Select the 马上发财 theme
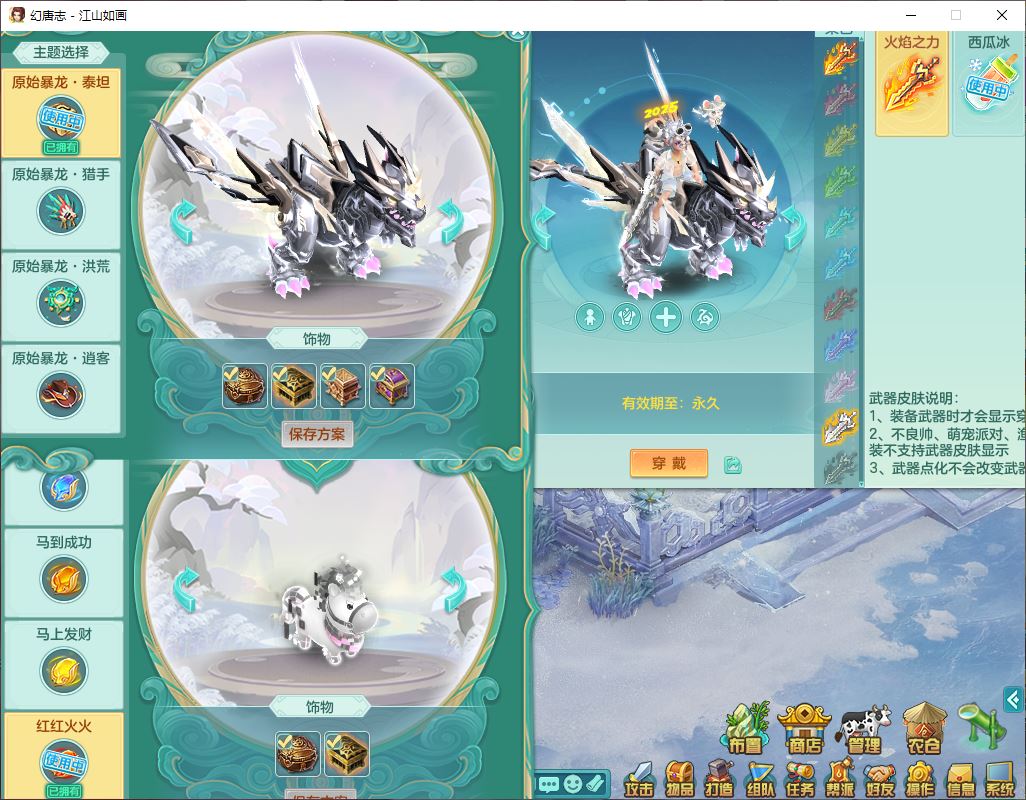This screenshot has width=1026, height=800. [63, 660]
